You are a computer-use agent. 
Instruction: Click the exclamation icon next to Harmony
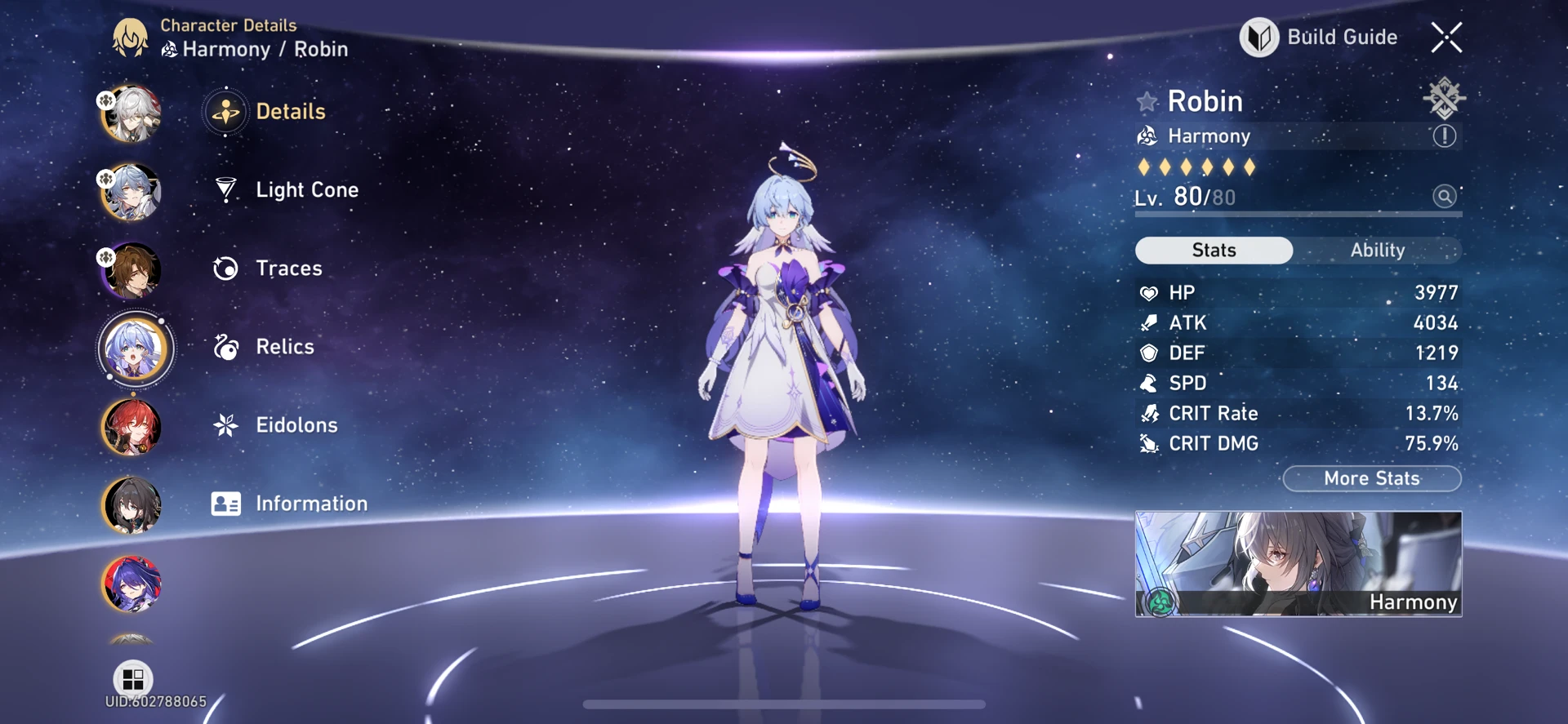tap(1445, 136)
